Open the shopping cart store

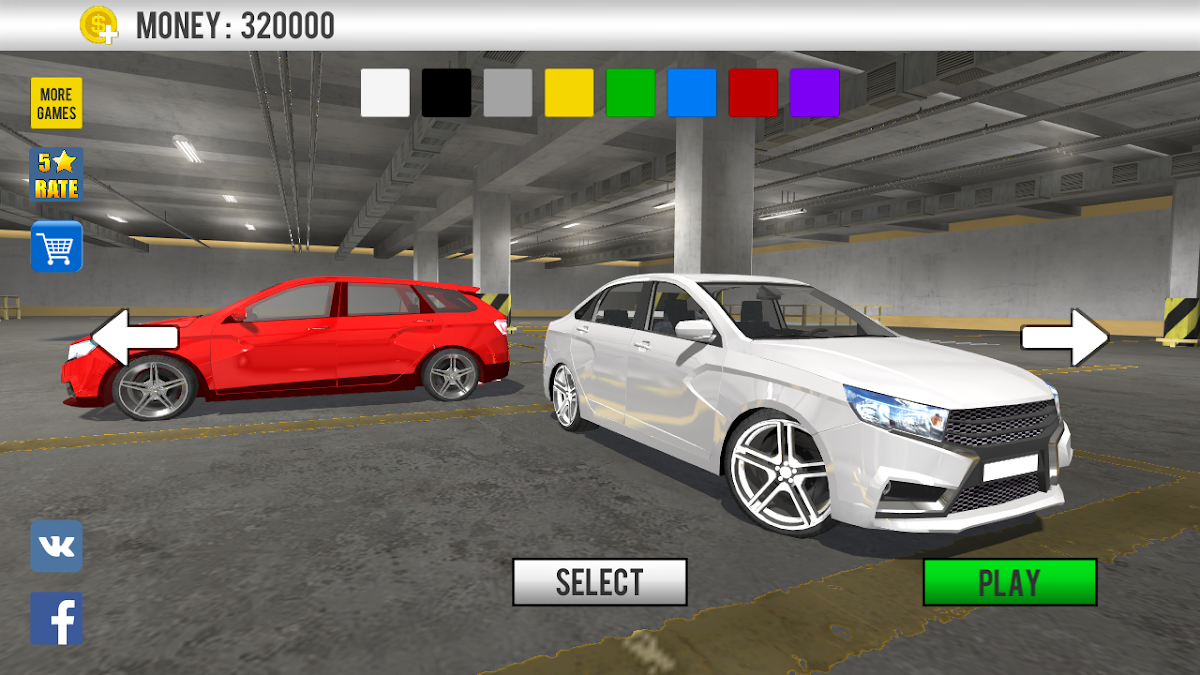coord(57,246)
